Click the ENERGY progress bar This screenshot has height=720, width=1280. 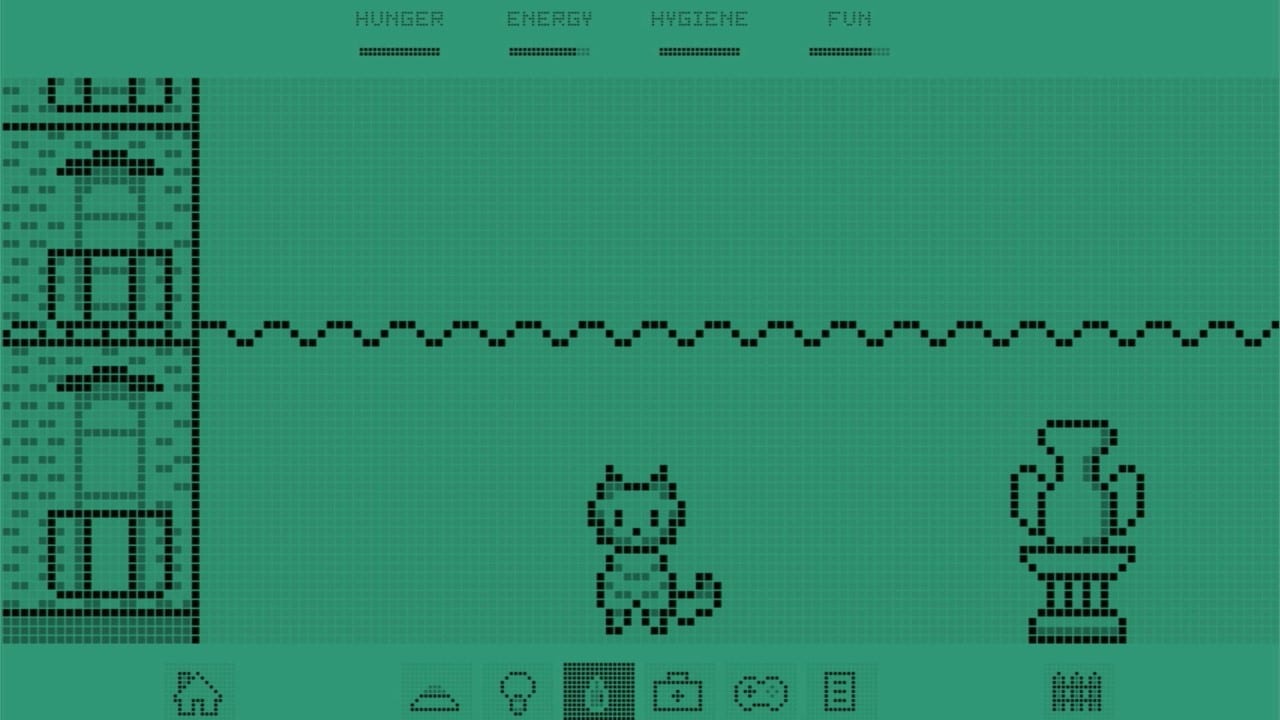pos(549,50)
